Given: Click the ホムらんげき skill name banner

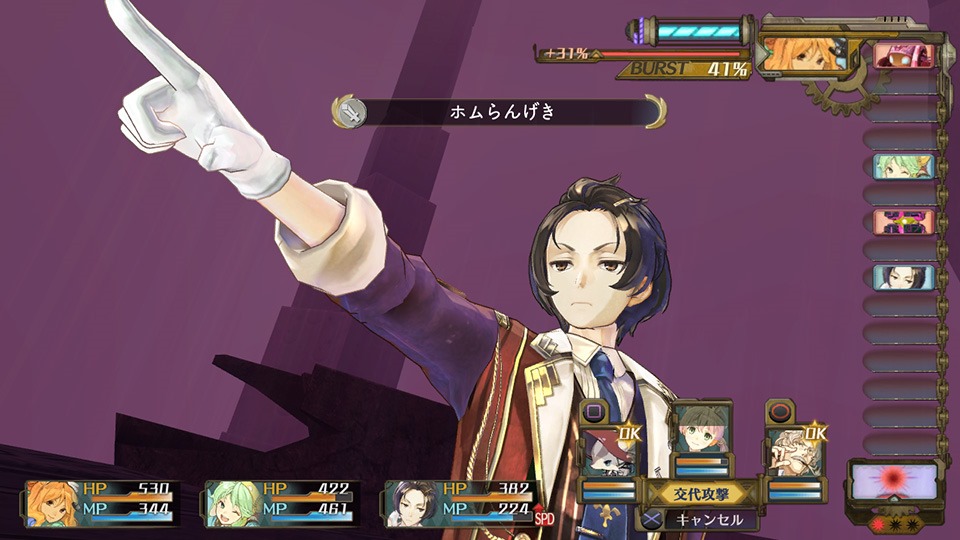Looking at the screenshot, I should coord(500,112).
